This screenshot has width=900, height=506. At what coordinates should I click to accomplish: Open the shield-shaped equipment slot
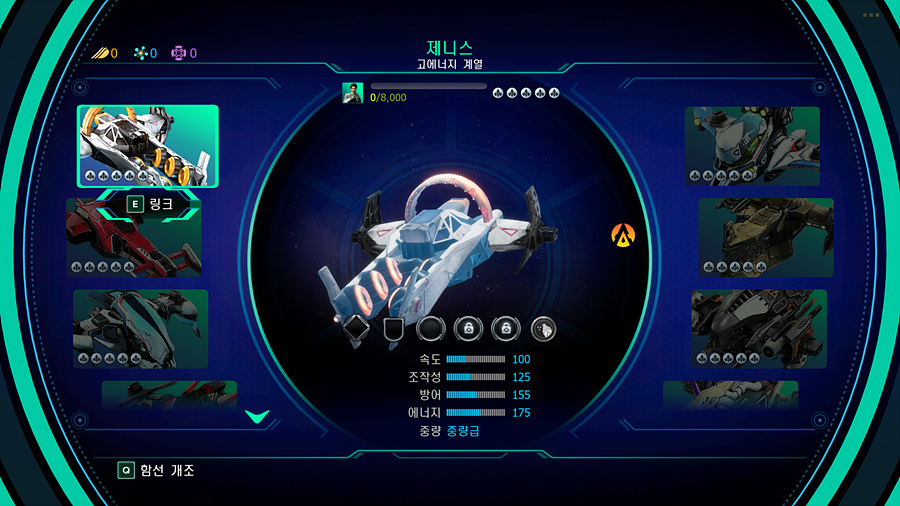394,328
